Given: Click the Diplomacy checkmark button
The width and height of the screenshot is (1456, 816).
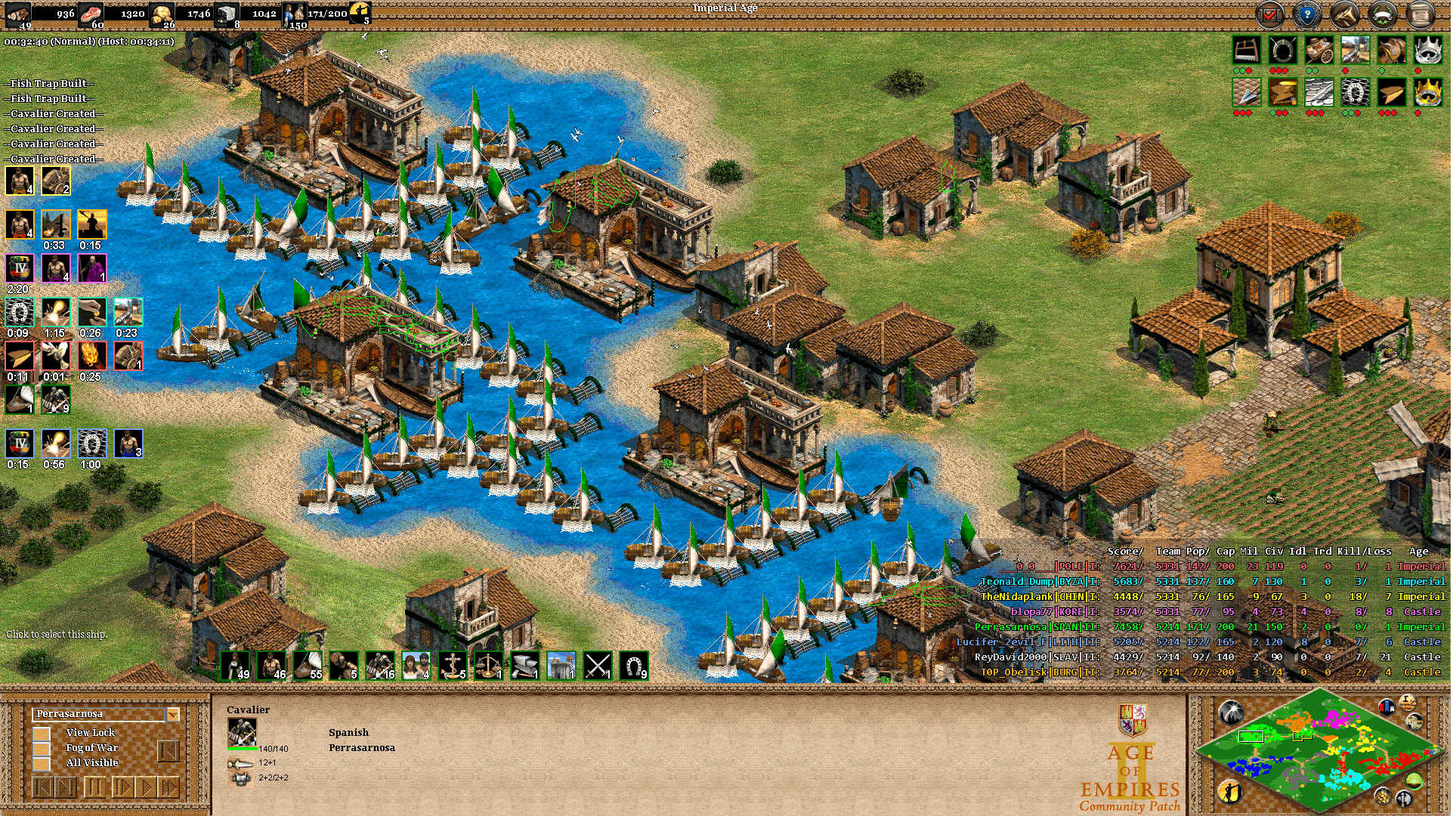Looking at the screenshot, I should pos(1269,14).
